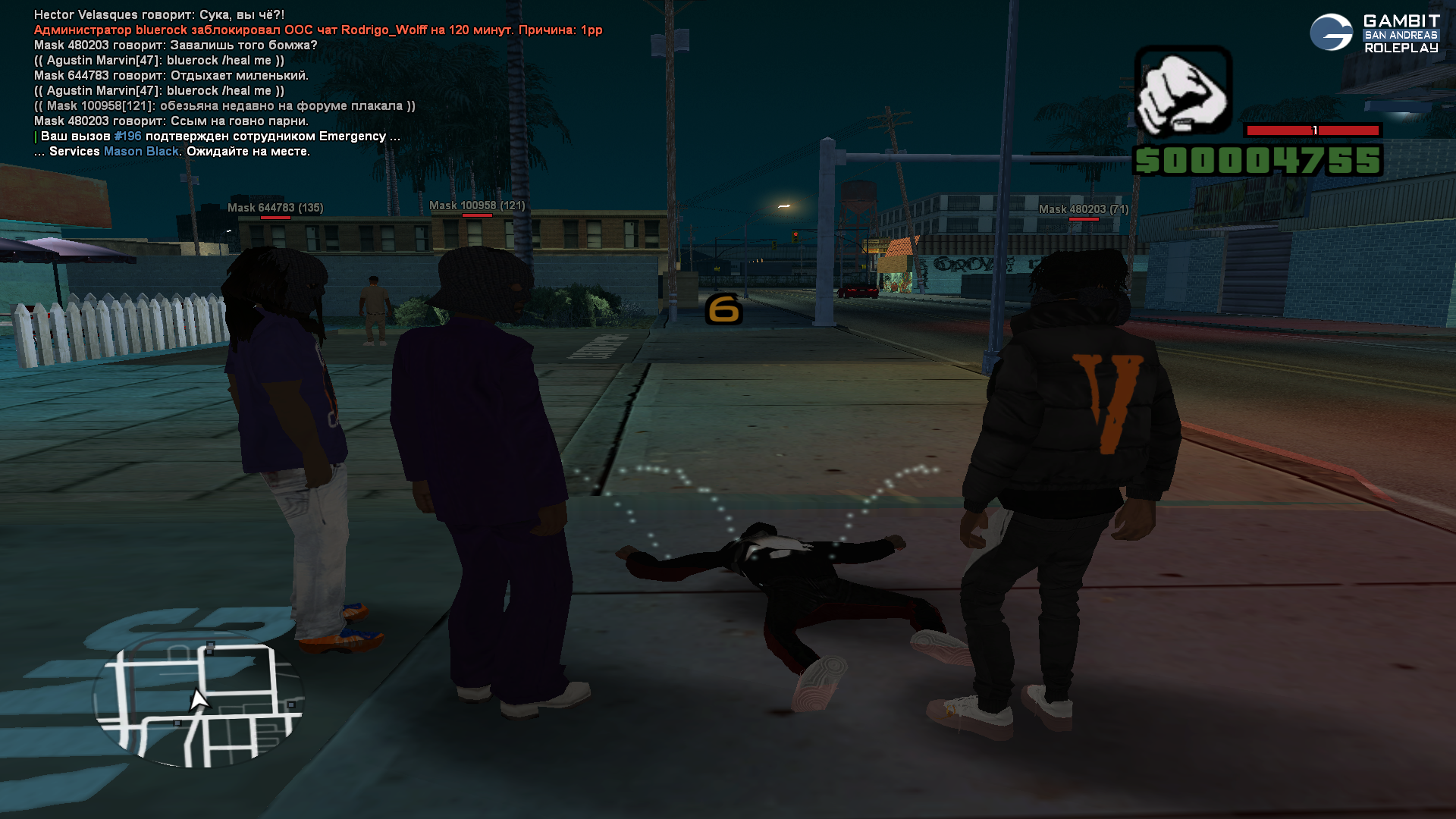The height and width of the screenshot is (819, 1456).
Task: Click the red administrator OOC block message
Action: [x=318, y=30]
